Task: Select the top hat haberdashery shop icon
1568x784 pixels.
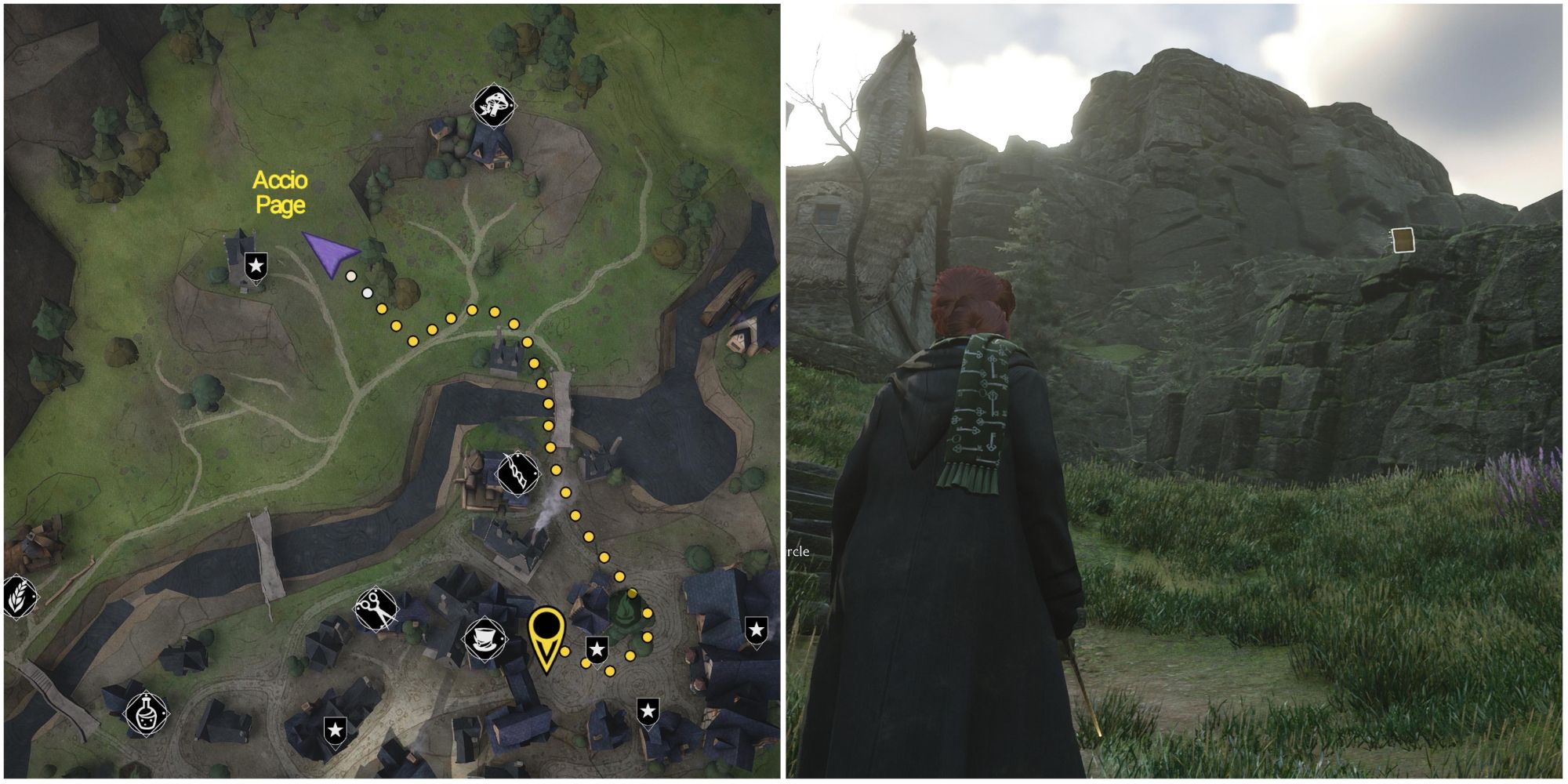Action: [x=485, y=638]
